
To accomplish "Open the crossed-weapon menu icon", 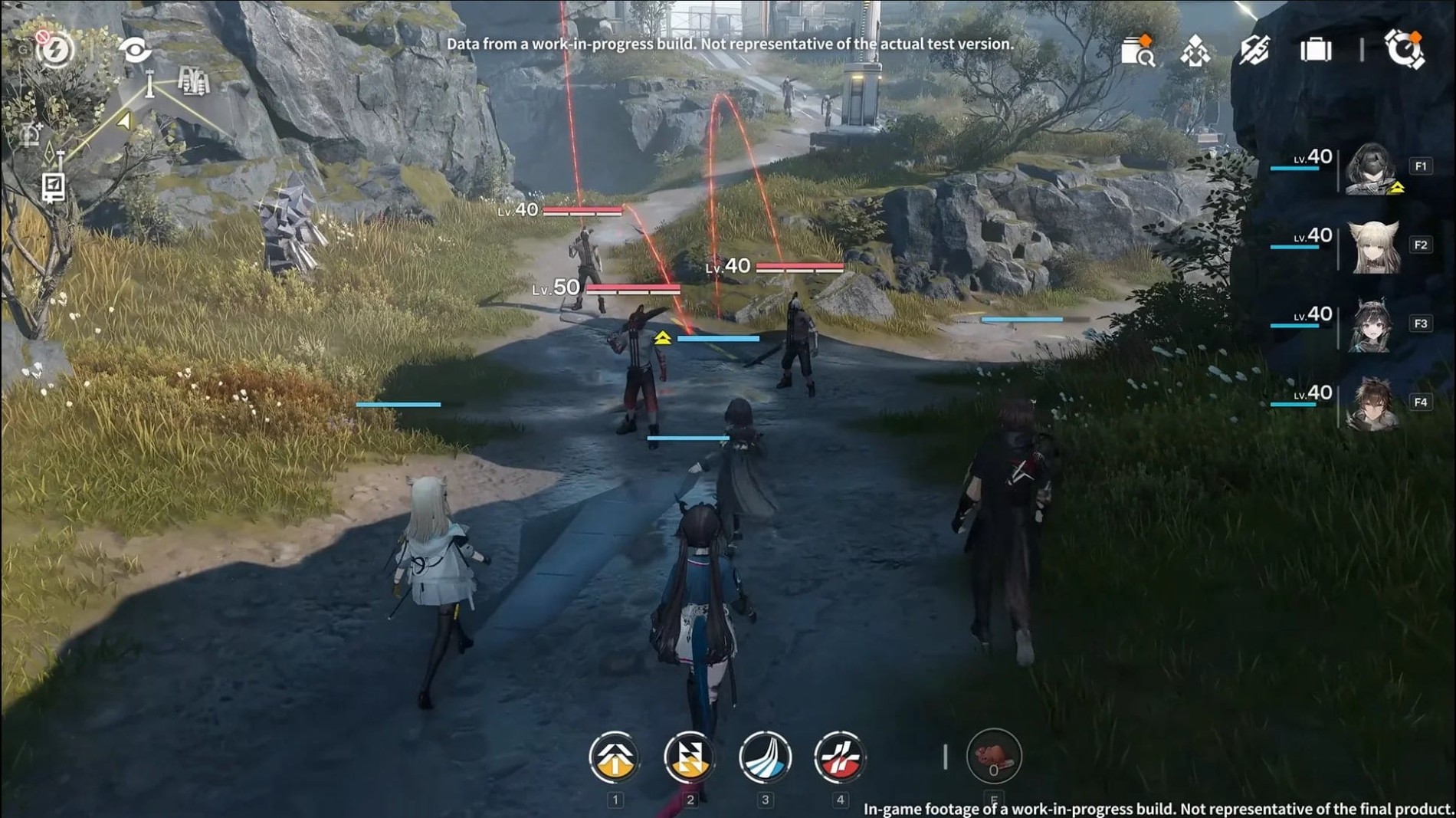I will point(1254,51).
